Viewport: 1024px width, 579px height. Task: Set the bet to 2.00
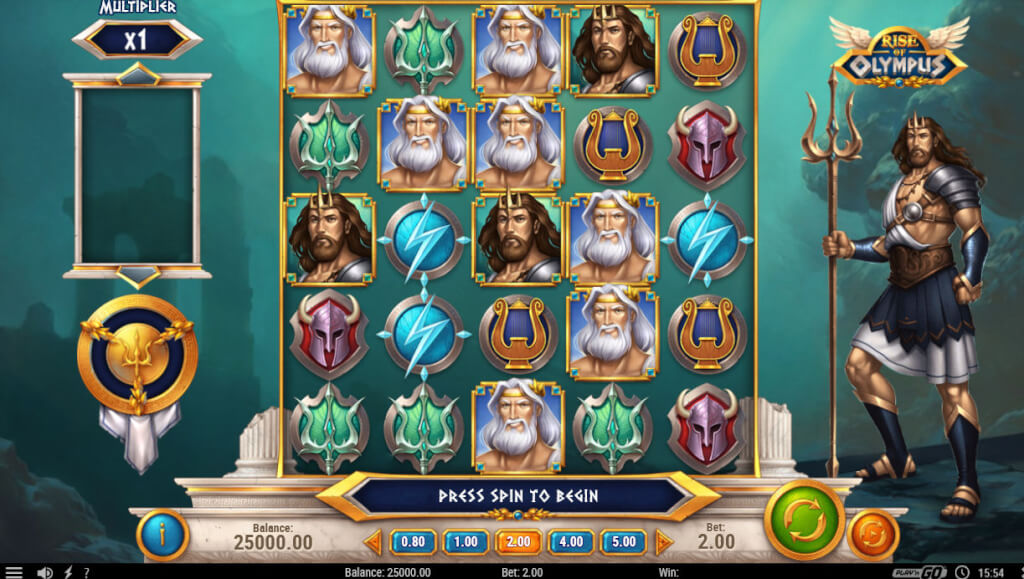(518, 542)
